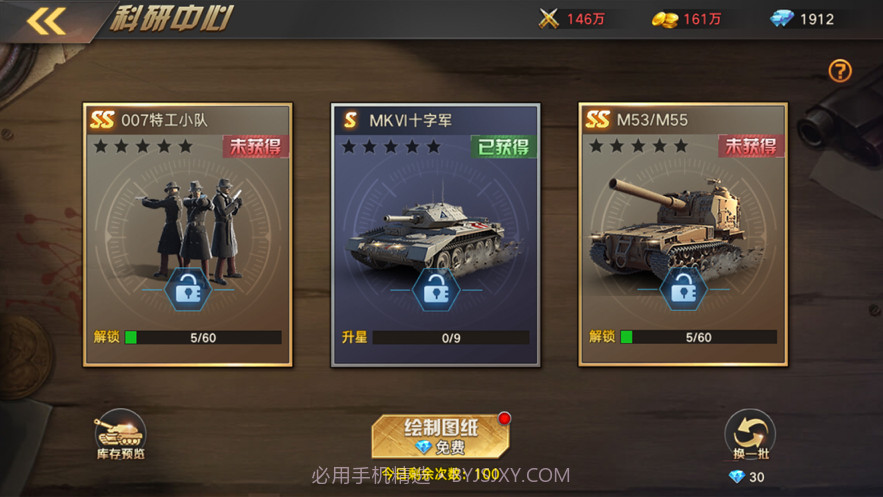This screenshot has width=883, height=497.
Task: Select the M53/M55 artillery card
Action: [683, 233]
